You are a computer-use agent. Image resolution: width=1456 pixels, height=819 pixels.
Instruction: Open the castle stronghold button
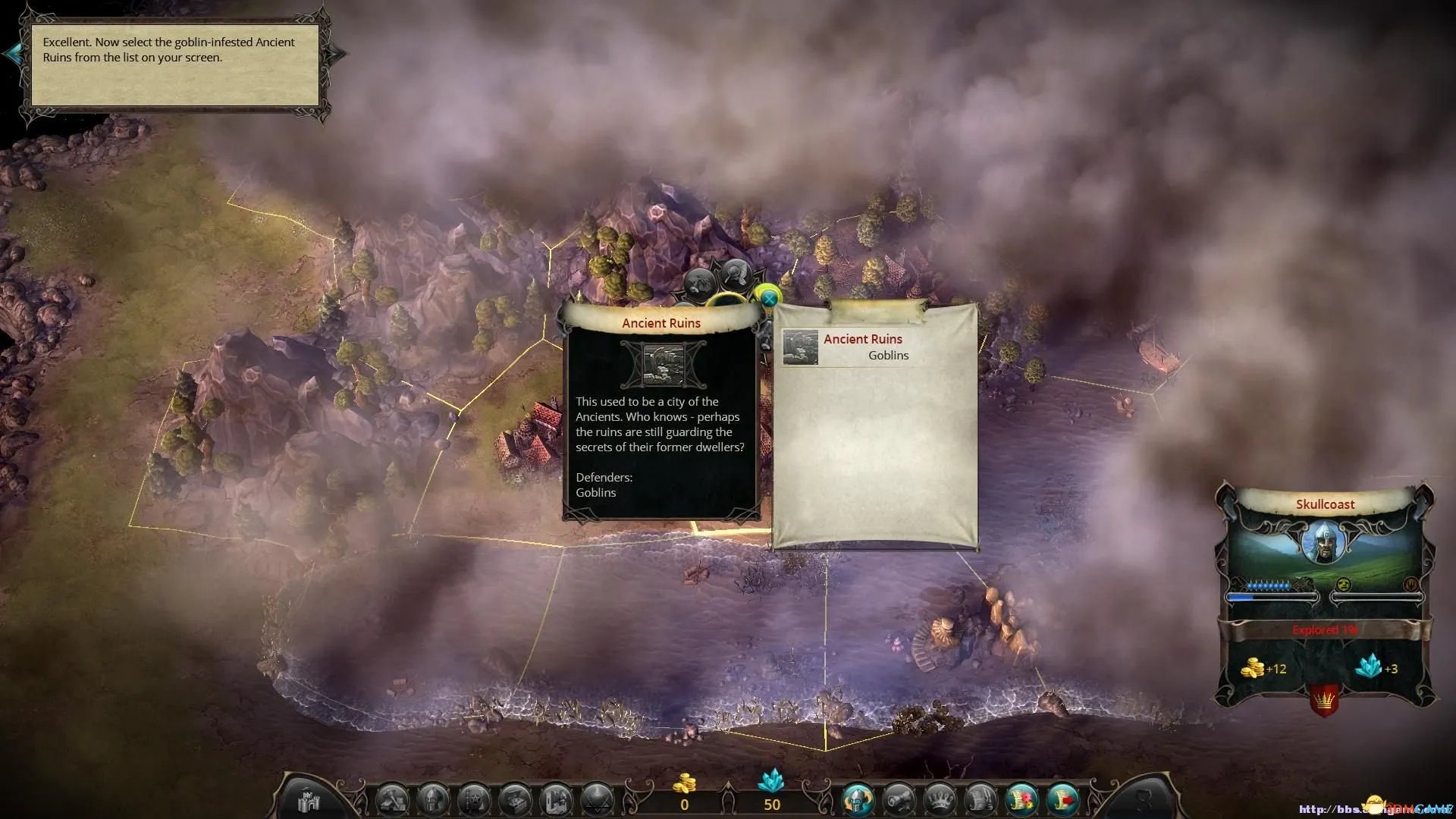coord(309,800)
